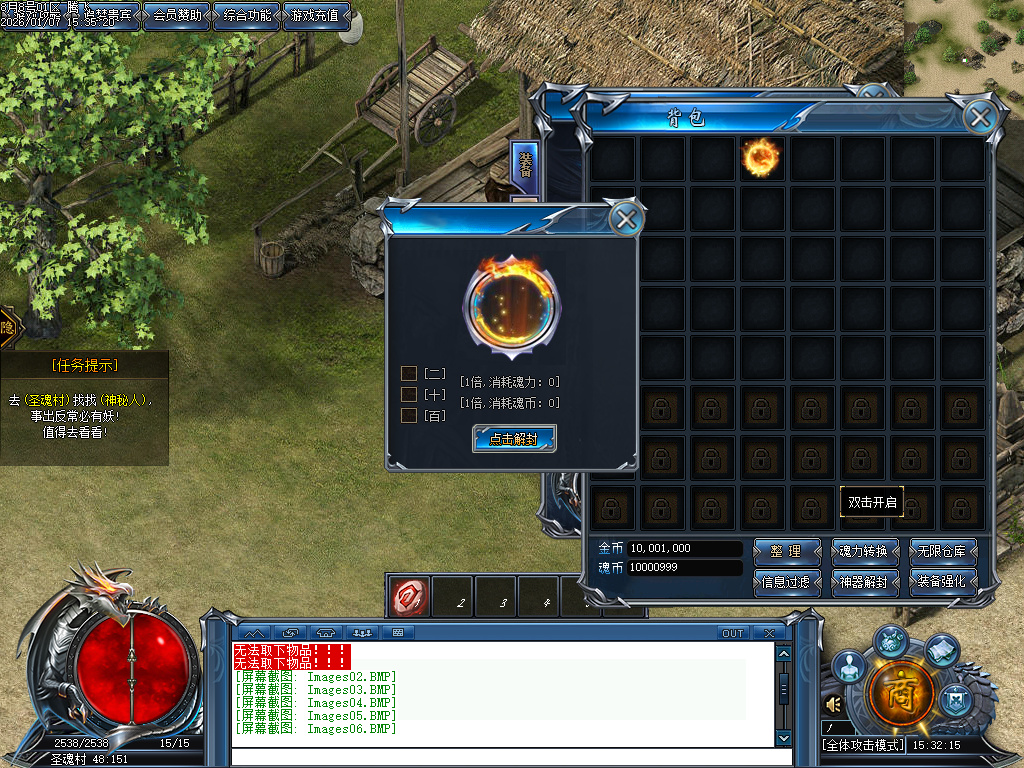
Task: Open the 游戏充值 game recharge menu
Action: pyautogui.click(x=317, y=16)
